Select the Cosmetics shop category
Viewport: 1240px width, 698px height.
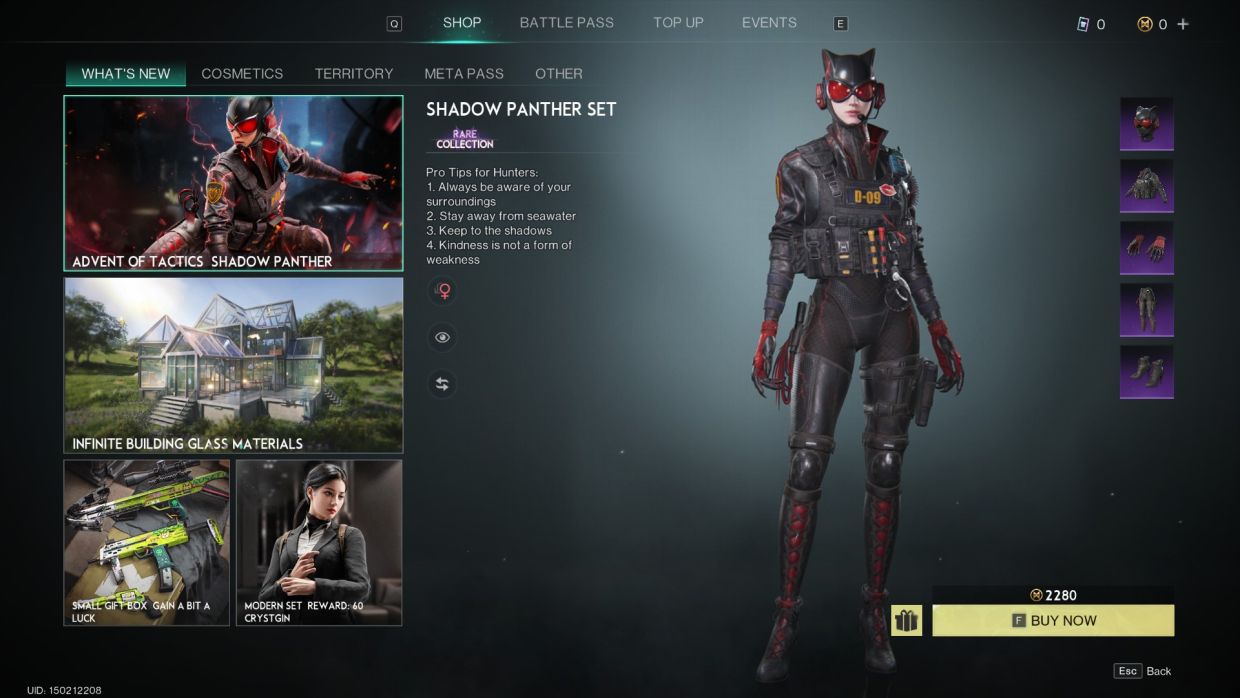(242, 74)
